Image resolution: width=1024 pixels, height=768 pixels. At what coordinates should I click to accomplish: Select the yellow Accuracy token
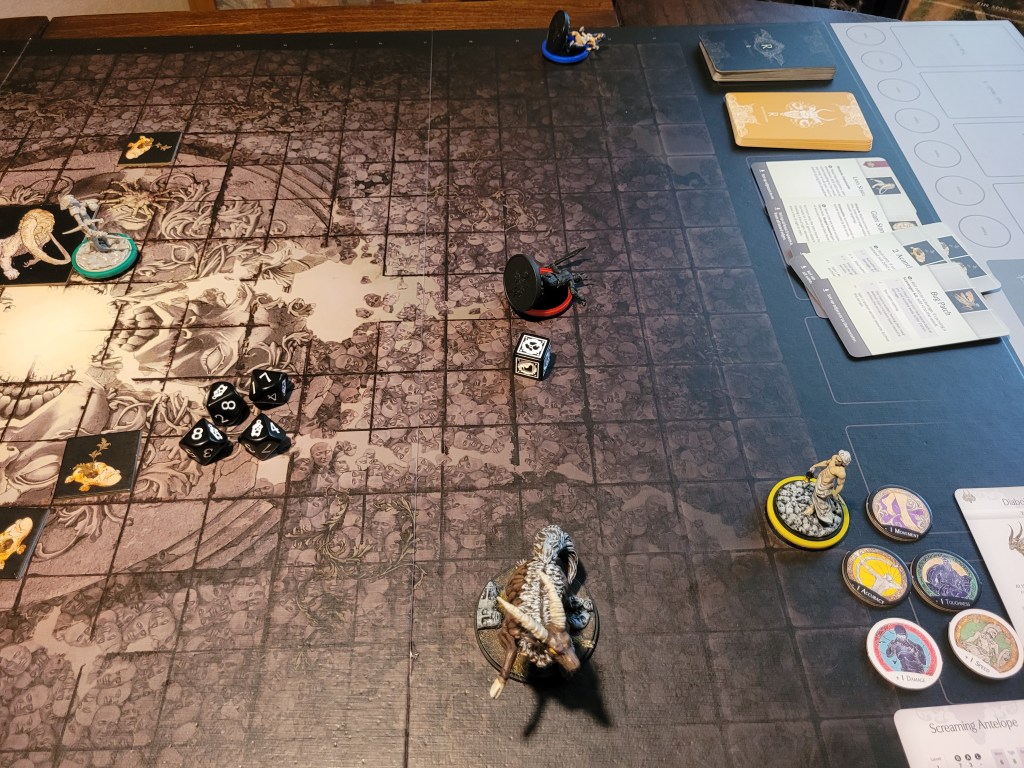point(876,575)
